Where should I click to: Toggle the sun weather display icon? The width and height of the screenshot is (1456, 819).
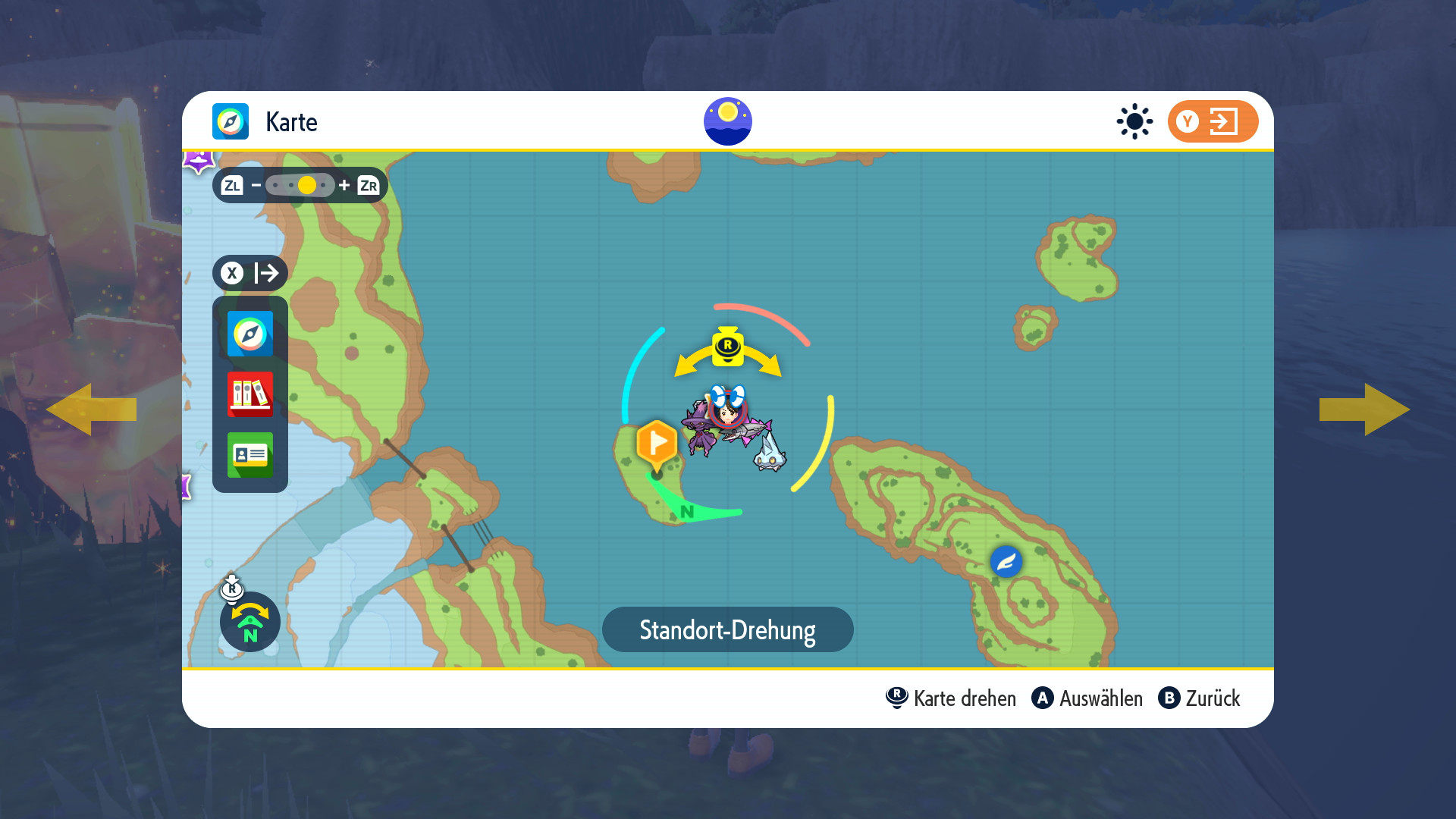pos(1134,121)
